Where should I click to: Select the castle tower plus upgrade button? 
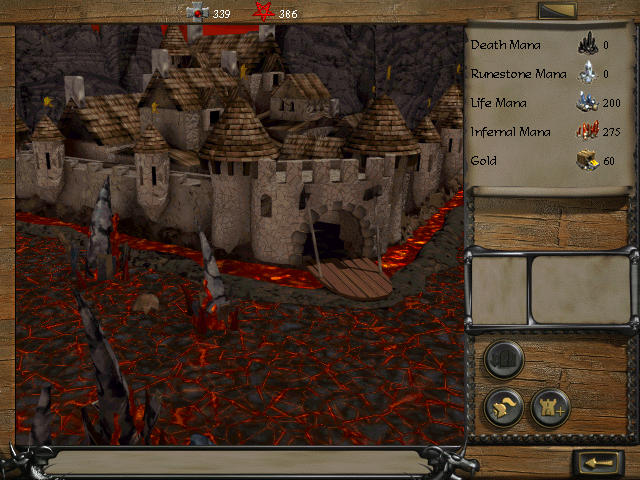(x=550, y=407)
